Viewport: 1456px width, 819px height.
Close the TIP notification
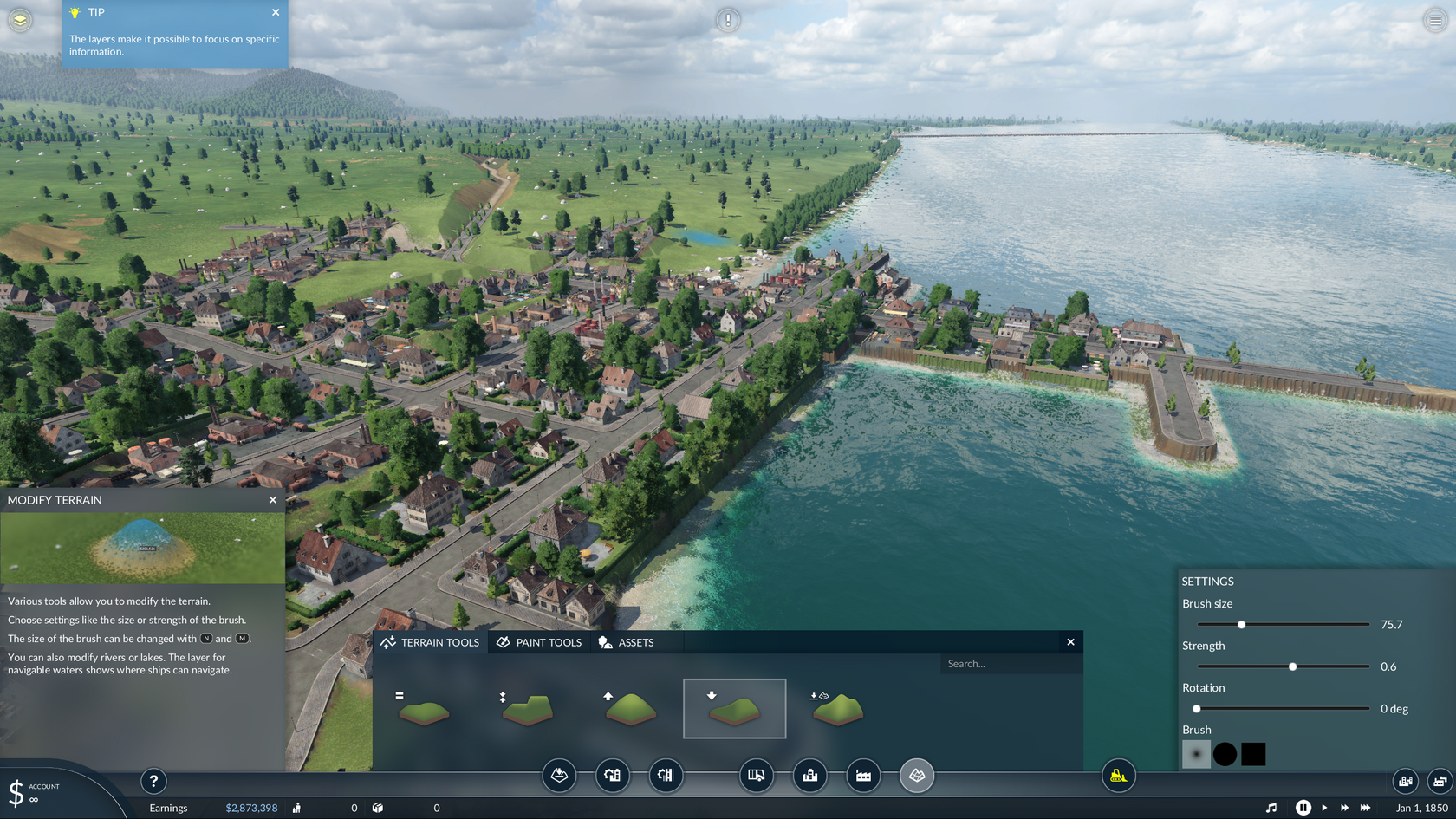click(x=276, y=12)
